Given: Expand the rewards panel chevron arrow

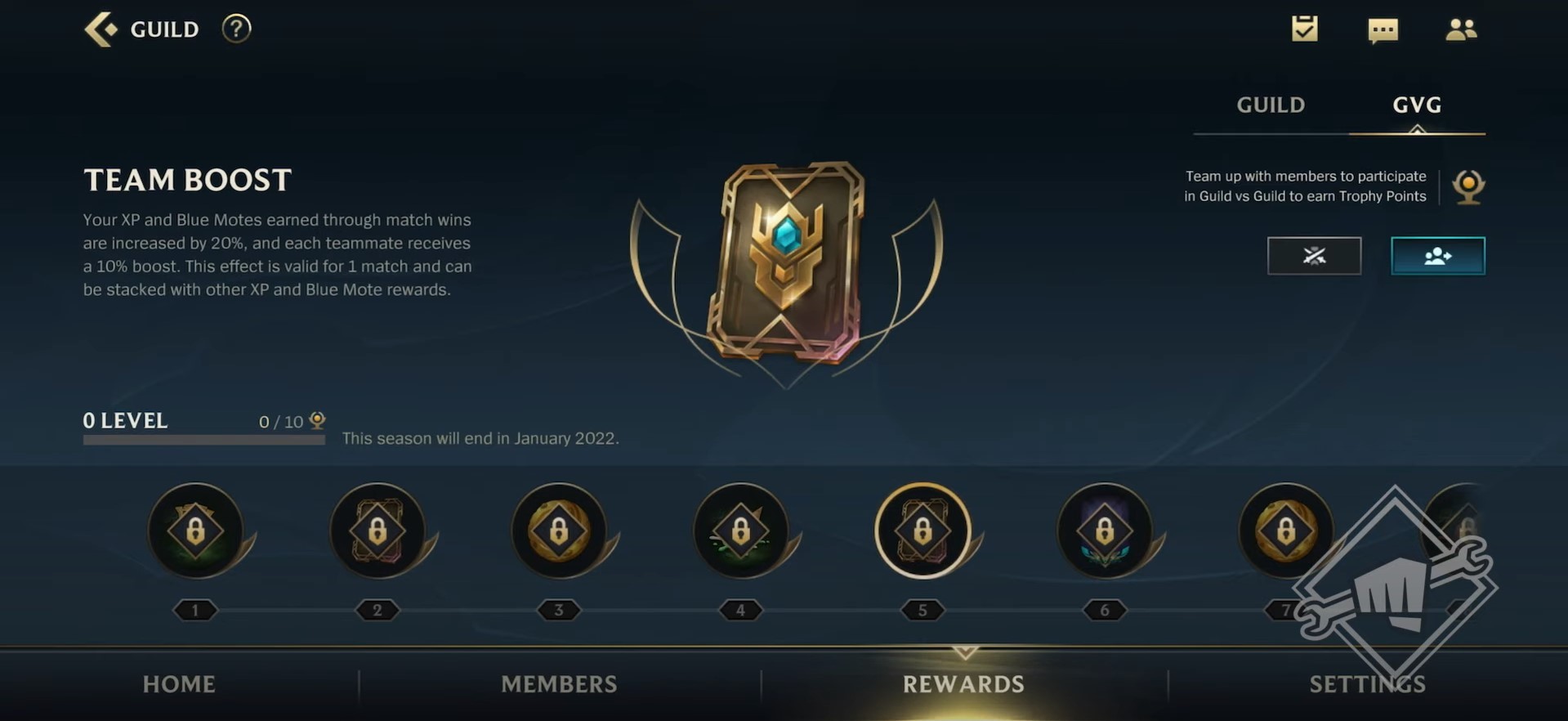Looking at the screenshot, I should coord(964,652).
